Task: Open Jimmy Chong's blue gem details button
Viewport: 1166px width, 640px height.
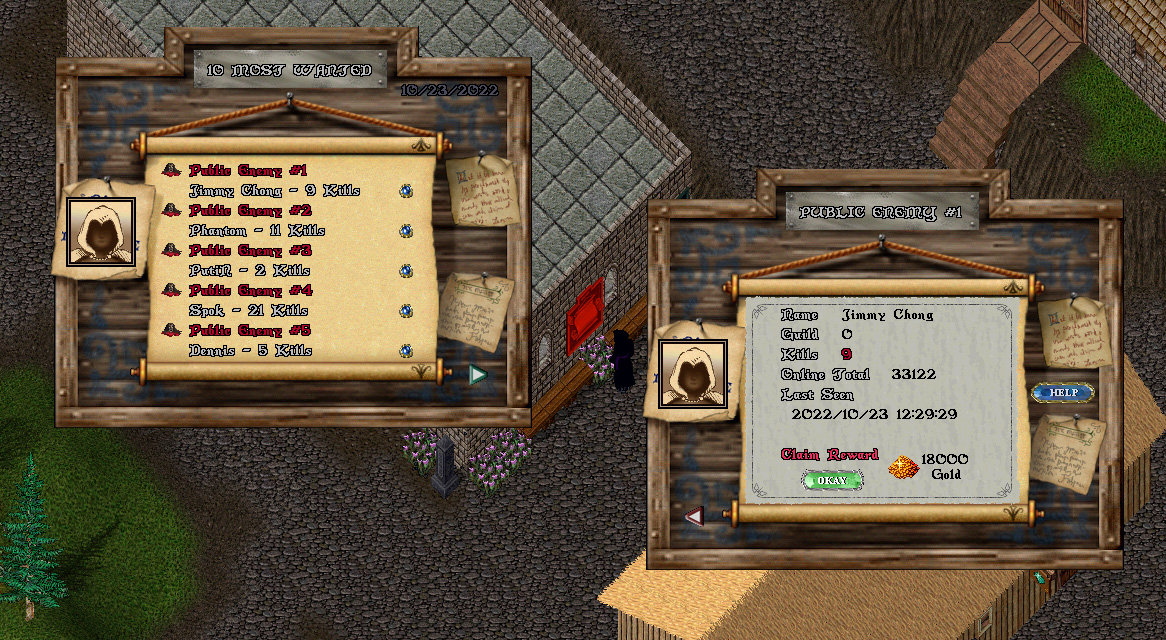Action: pyautogui.click(x=406, y=190)
